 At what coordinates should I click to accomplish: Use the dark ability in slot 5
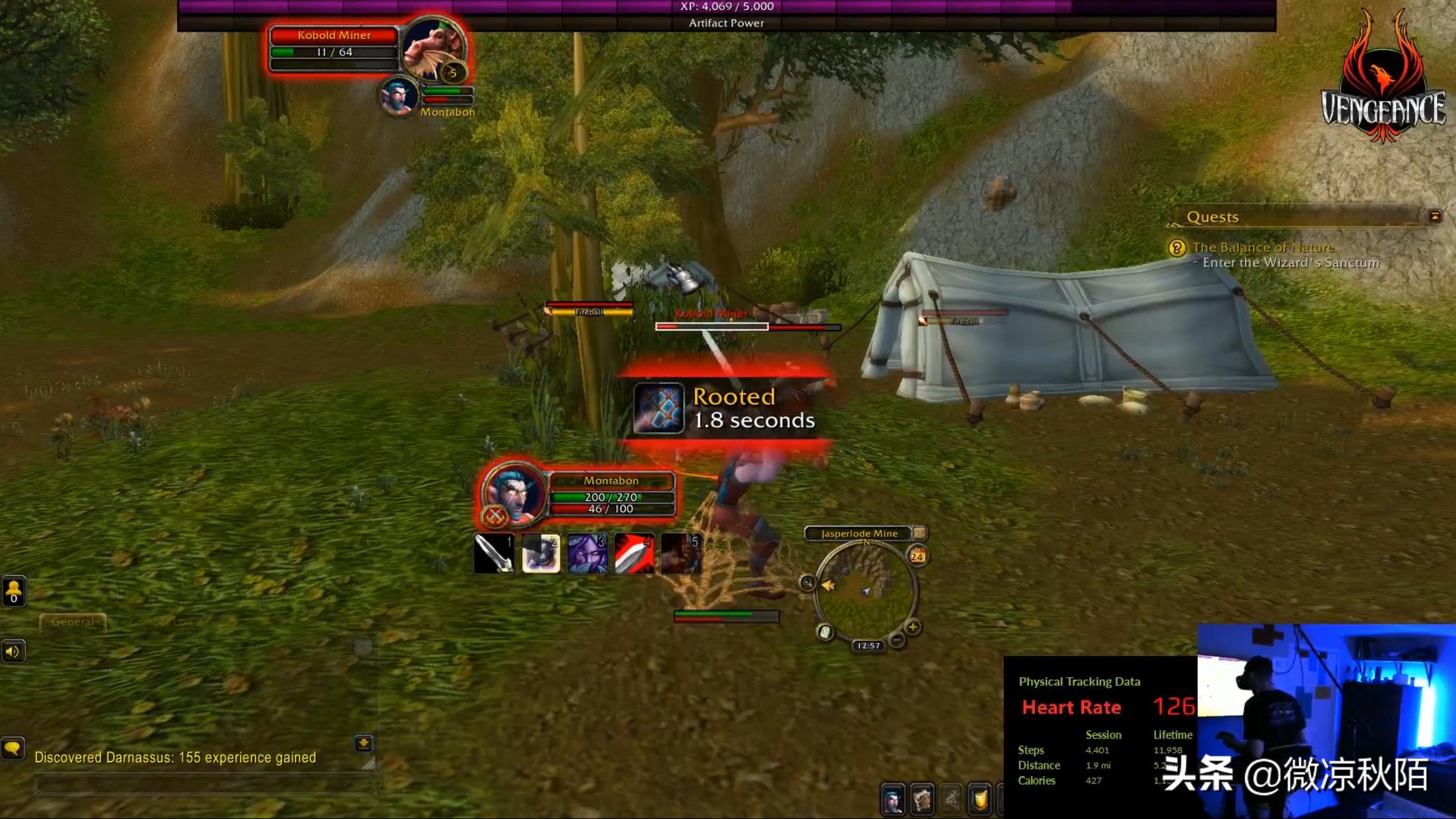coord(681,553)
